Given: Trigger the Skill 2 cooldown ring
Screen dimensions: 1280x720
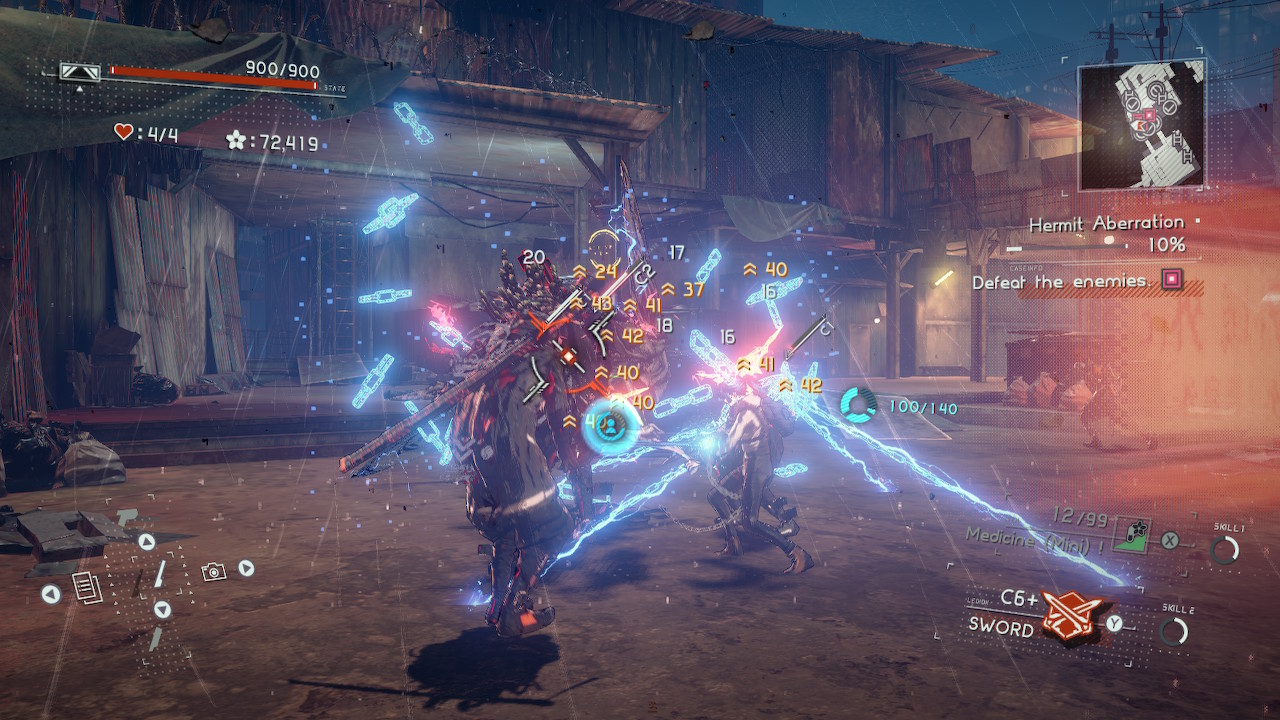Looking at the screenshot, I should tap(1174, 631).
